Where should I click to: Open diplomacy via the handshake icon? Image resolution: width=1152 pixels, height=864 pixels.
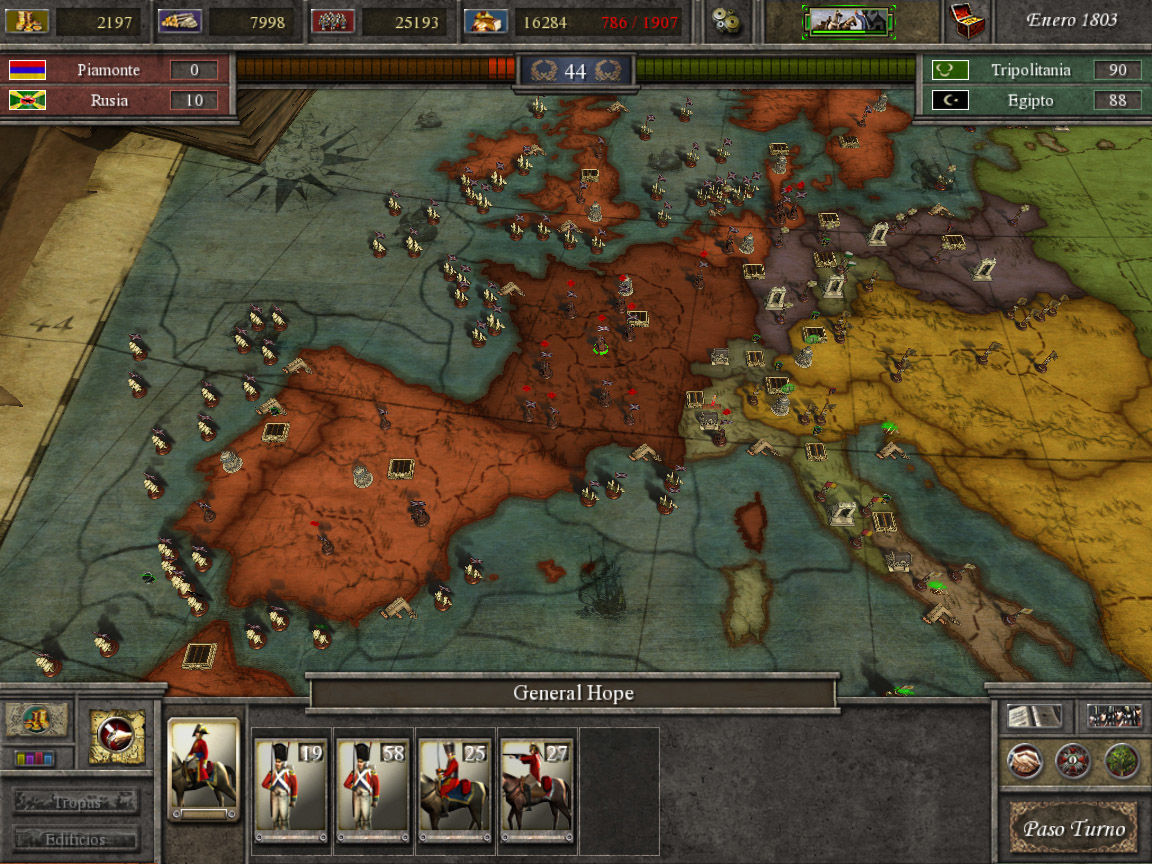[x=1024, y=762]
